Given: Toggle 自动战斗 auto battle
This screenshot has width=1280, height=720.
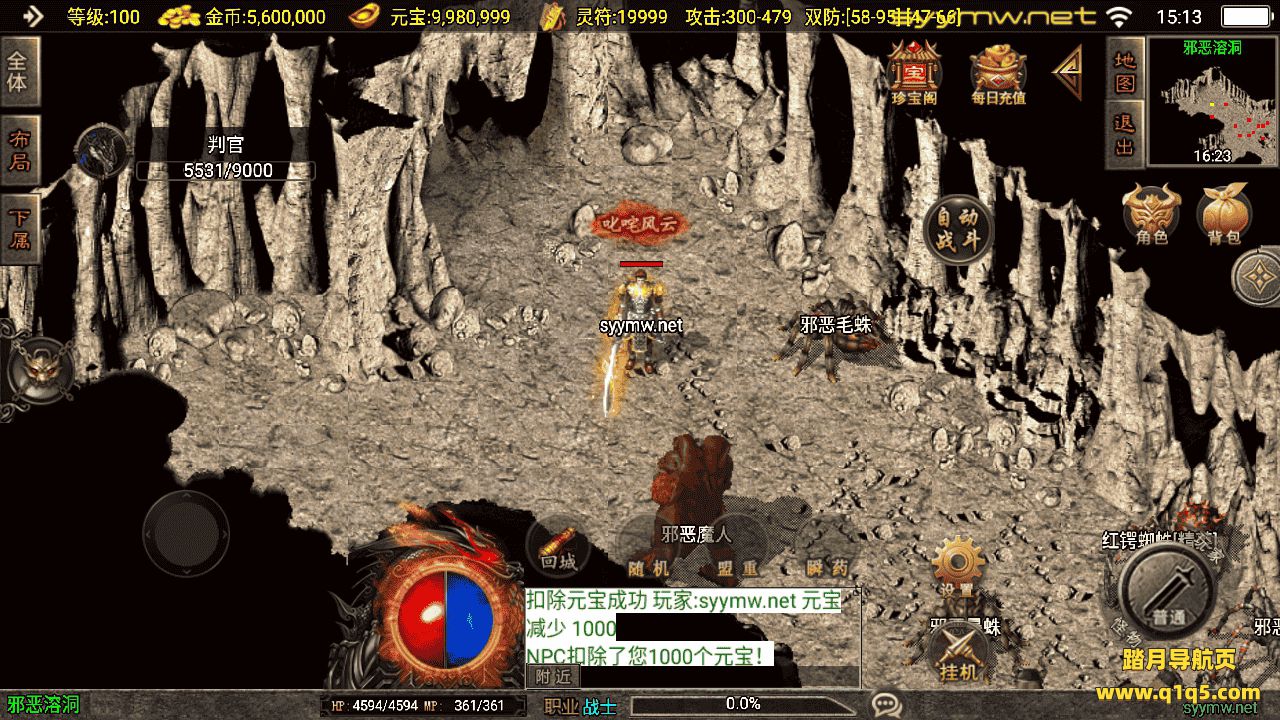Looking at the screenshot, I should (x=957, y=229).
